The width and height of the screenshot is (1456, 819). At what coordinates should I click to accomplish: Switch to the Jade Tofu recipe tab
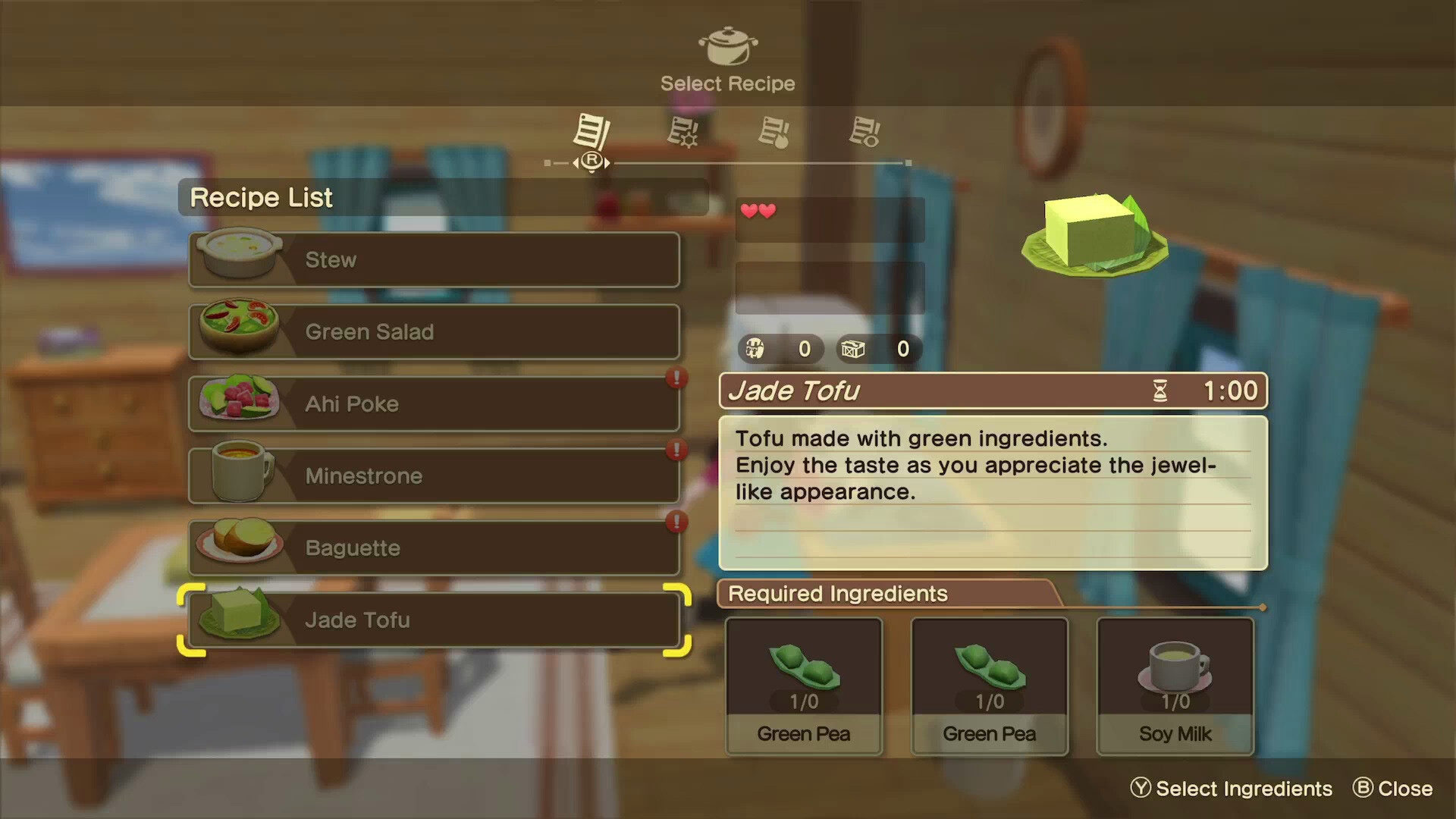435,620
